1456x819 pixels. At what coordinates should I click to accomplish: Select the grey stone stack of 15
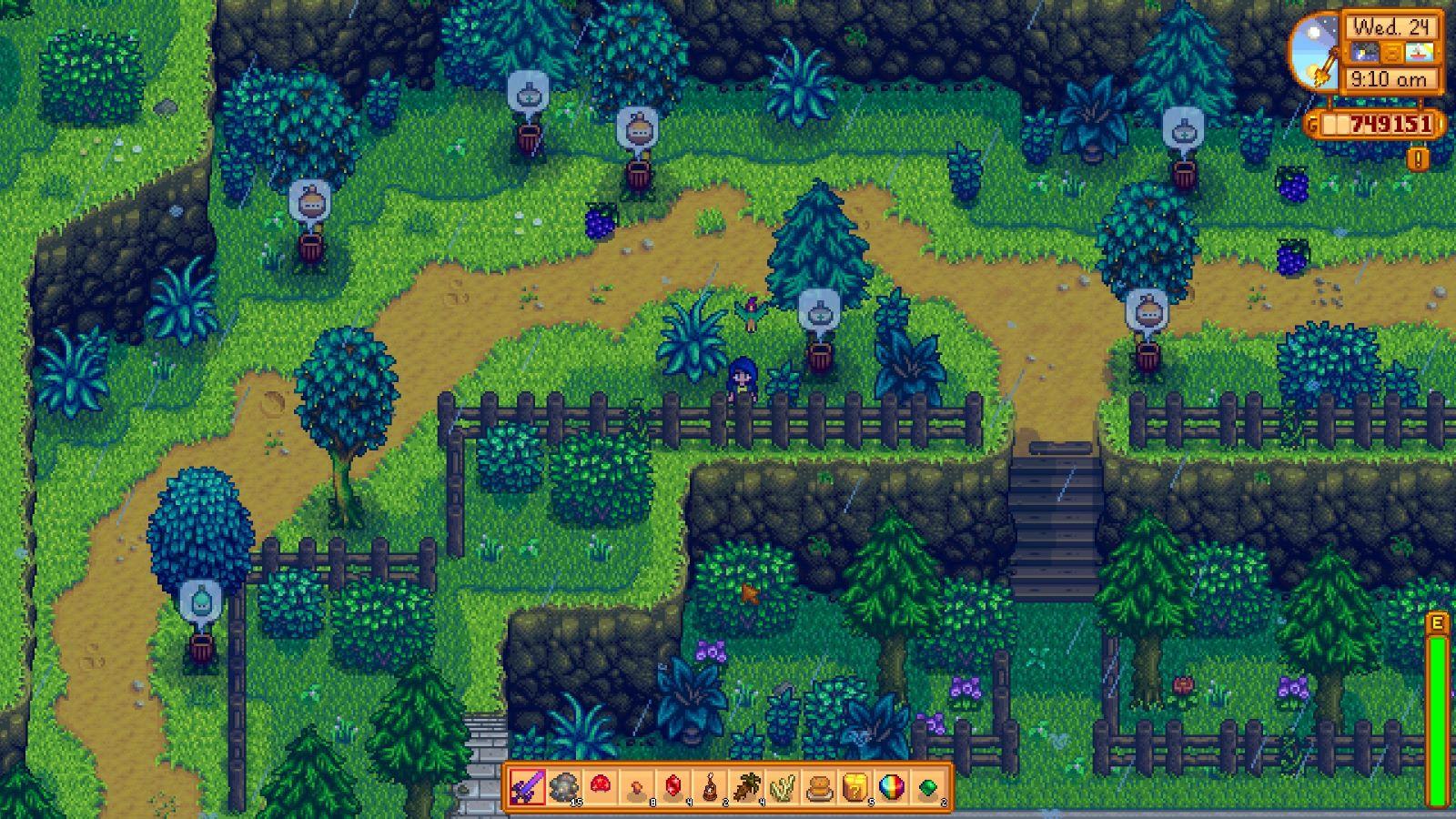[x=563, y=787]
